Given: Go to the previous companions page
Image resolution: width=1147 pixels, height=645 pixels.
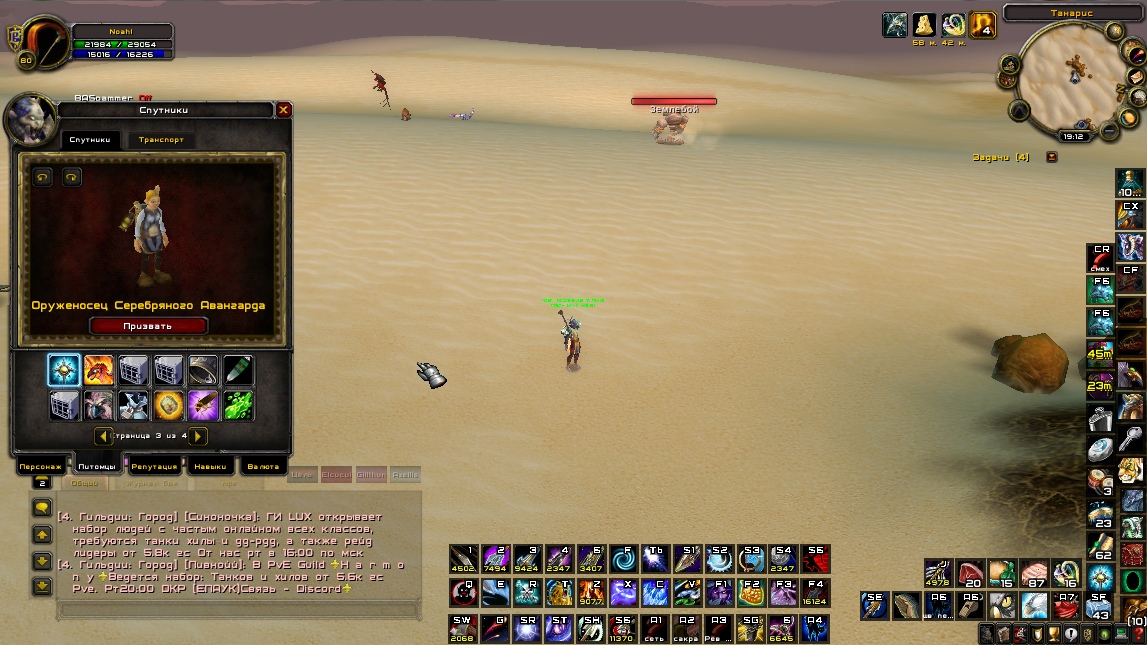Looking at the screenshot, I should (102, 436).
